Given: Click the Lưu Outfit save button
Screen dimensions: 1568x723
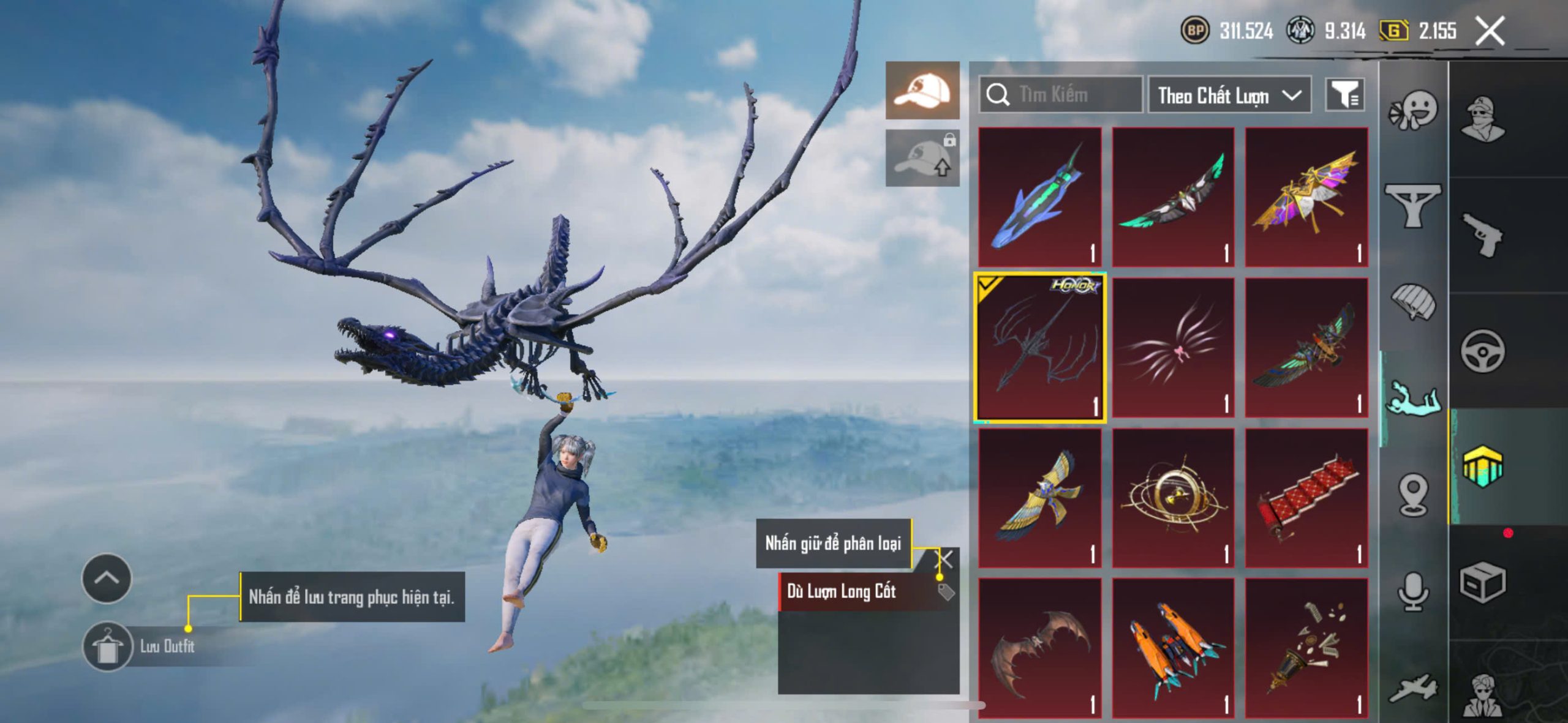Looking at the screenshot, I should point(108,646).
